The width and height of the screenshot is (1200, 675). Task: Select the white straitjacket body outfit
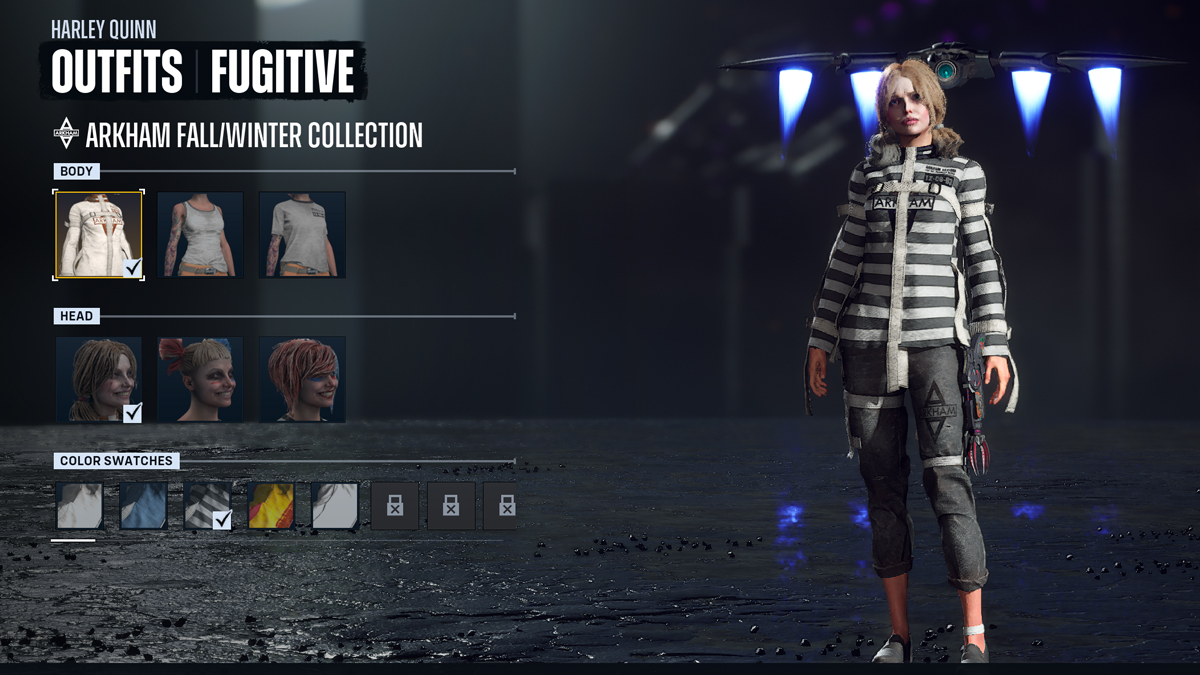click(x=98, y=235)
